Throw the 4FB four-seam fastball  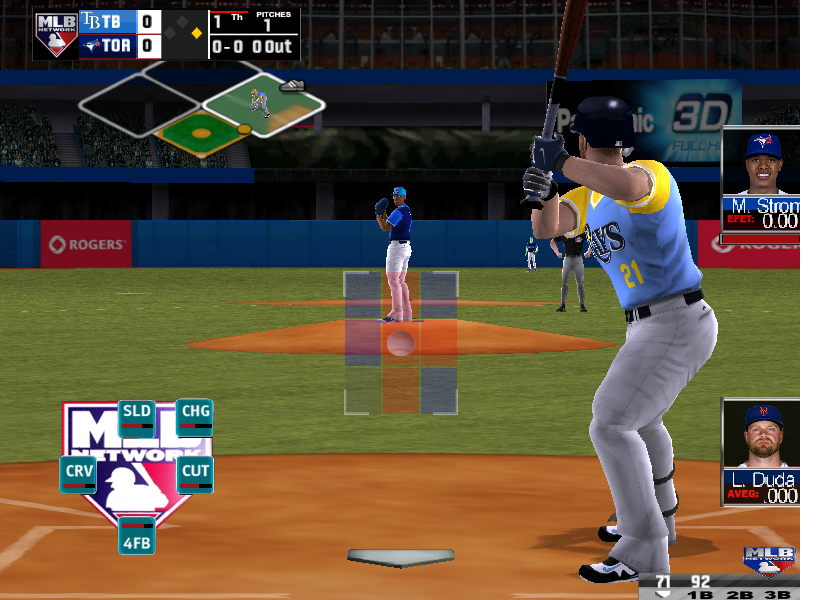pos(136,534)
